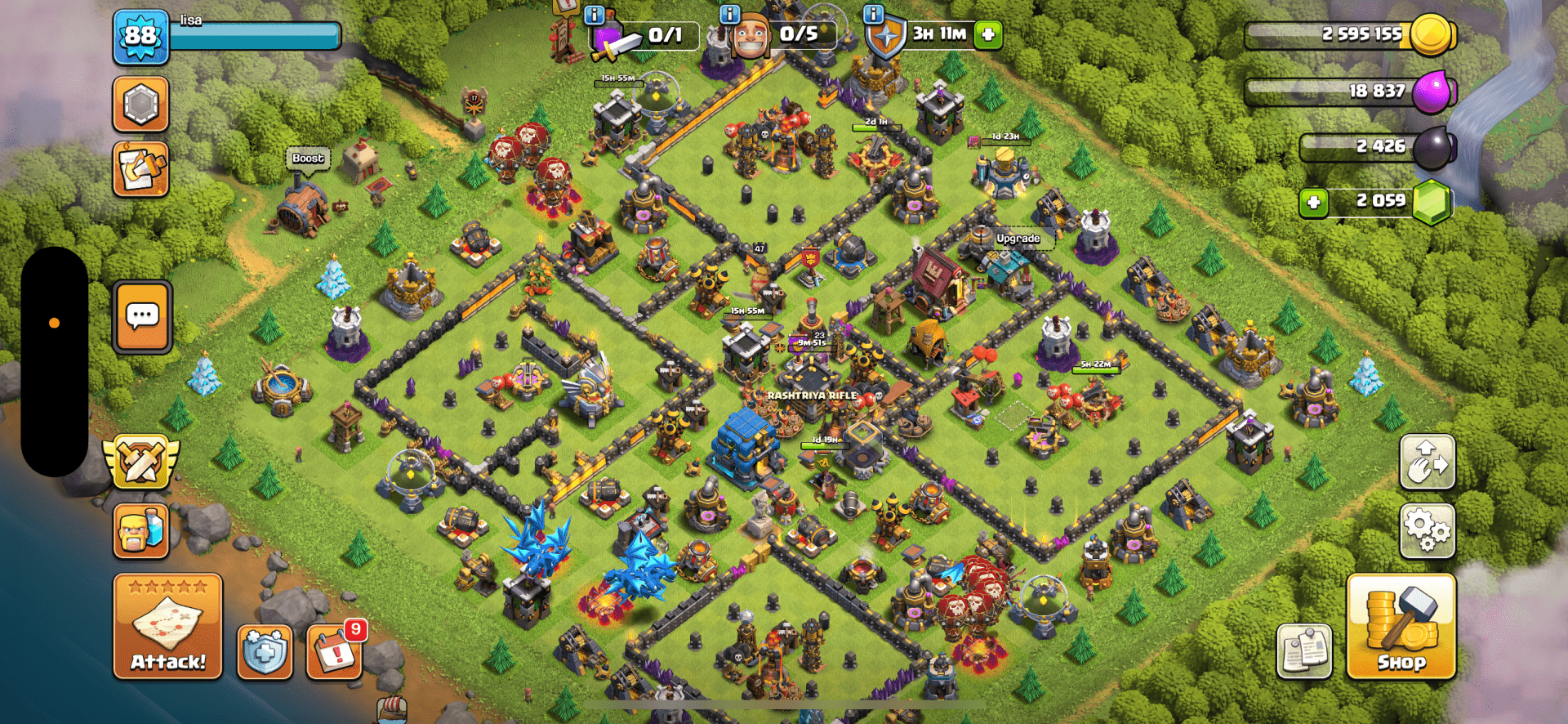Tap the Upgrade label bubble
This screenshot has height=724, width=1568.
point(1018,239)
